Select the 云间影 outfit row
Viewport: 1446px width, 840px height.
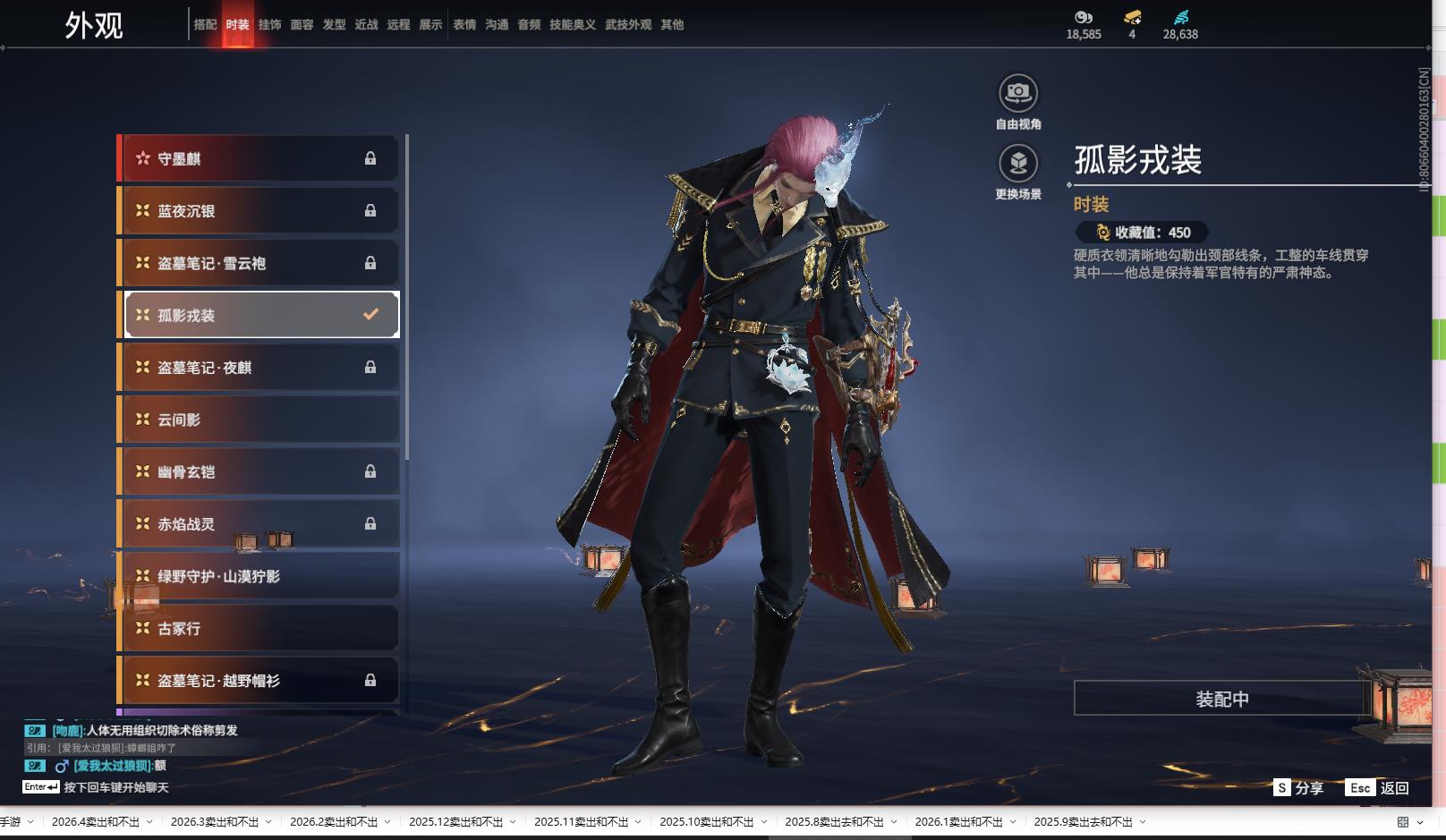[259, 420]
